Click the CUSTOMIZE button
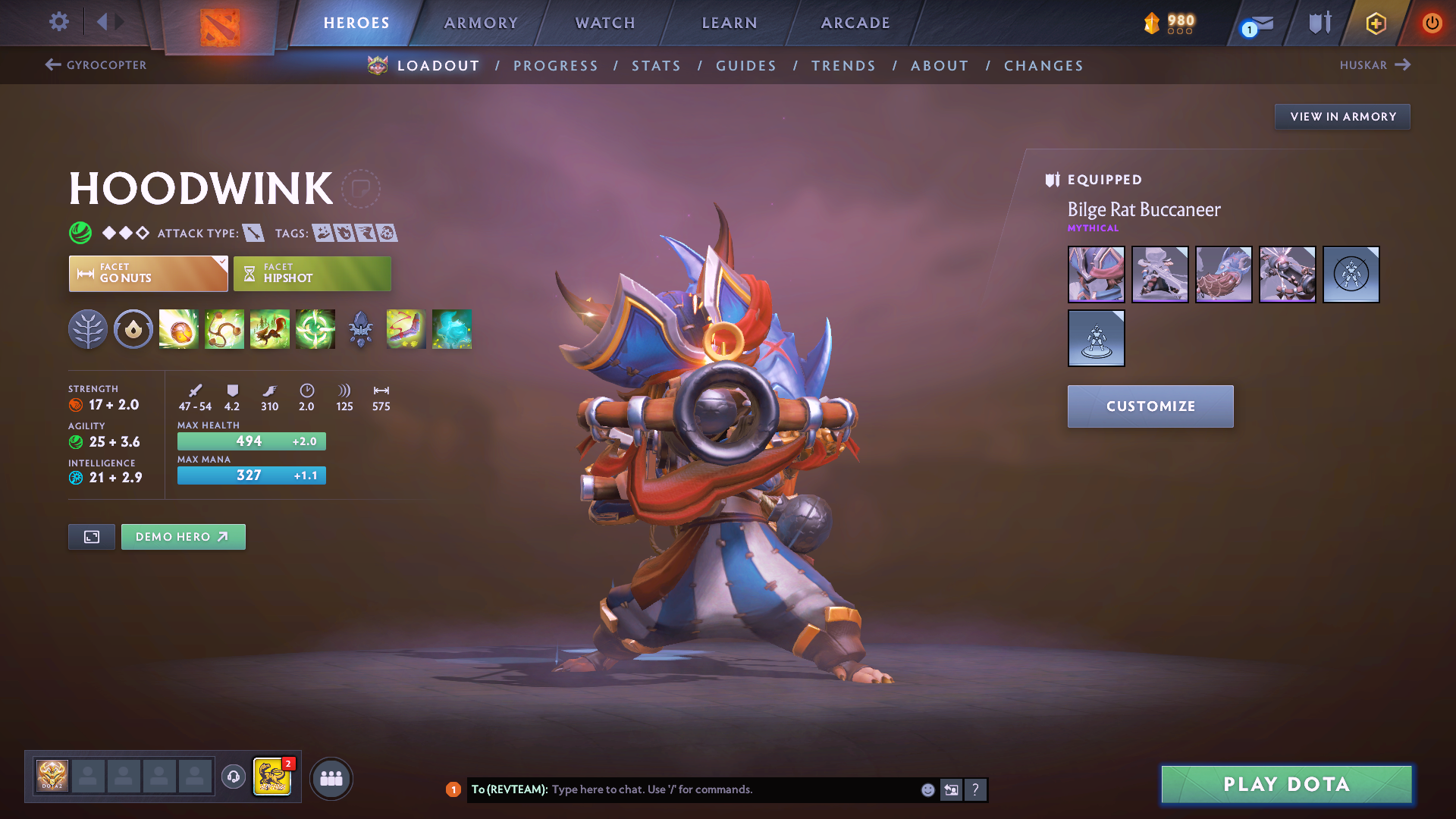 tap(1150, 406)
